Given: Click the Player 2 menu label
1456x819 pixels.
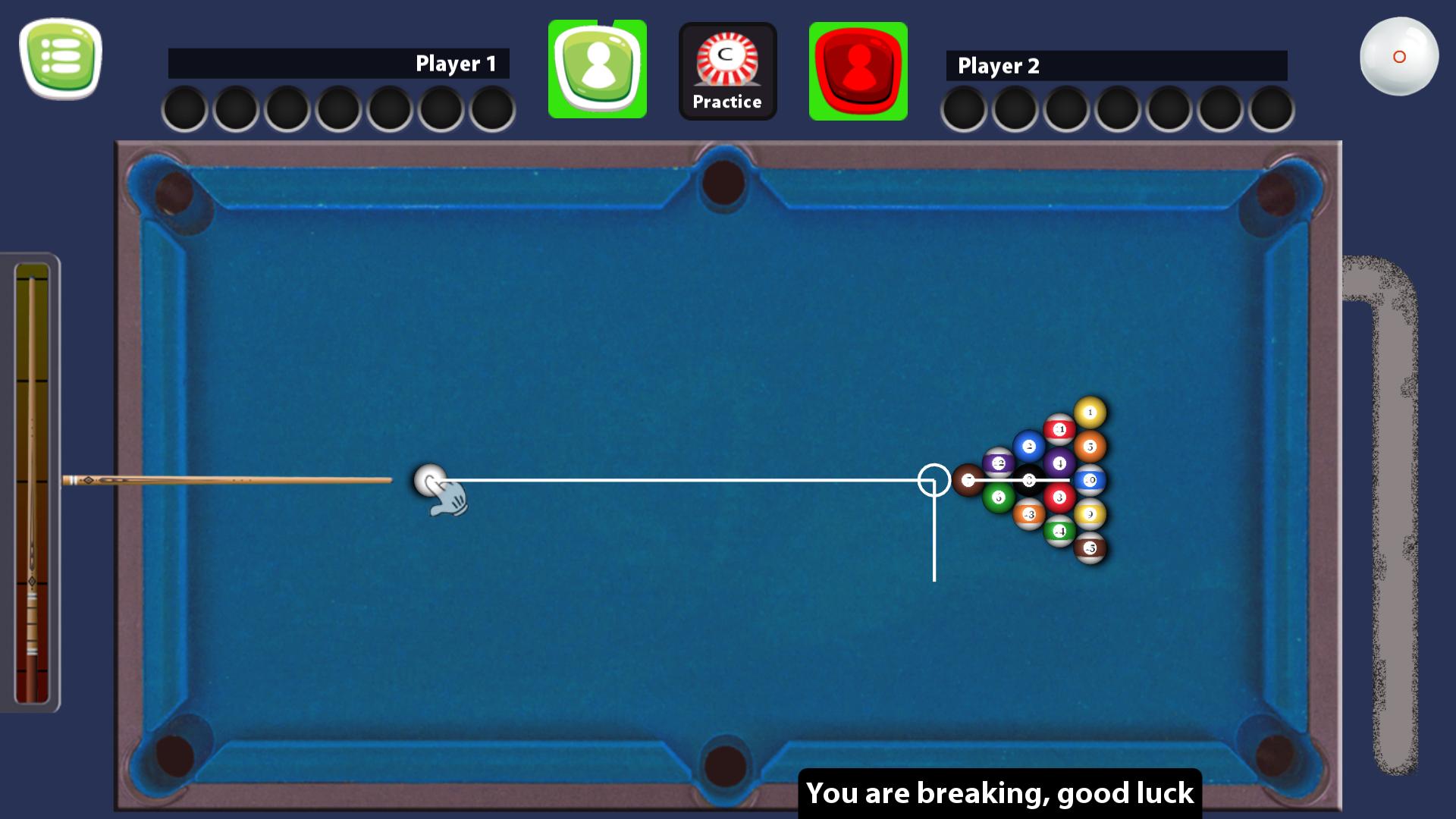Looking at the screenshot, I should pyautogui.click(x=1001, y=65).
